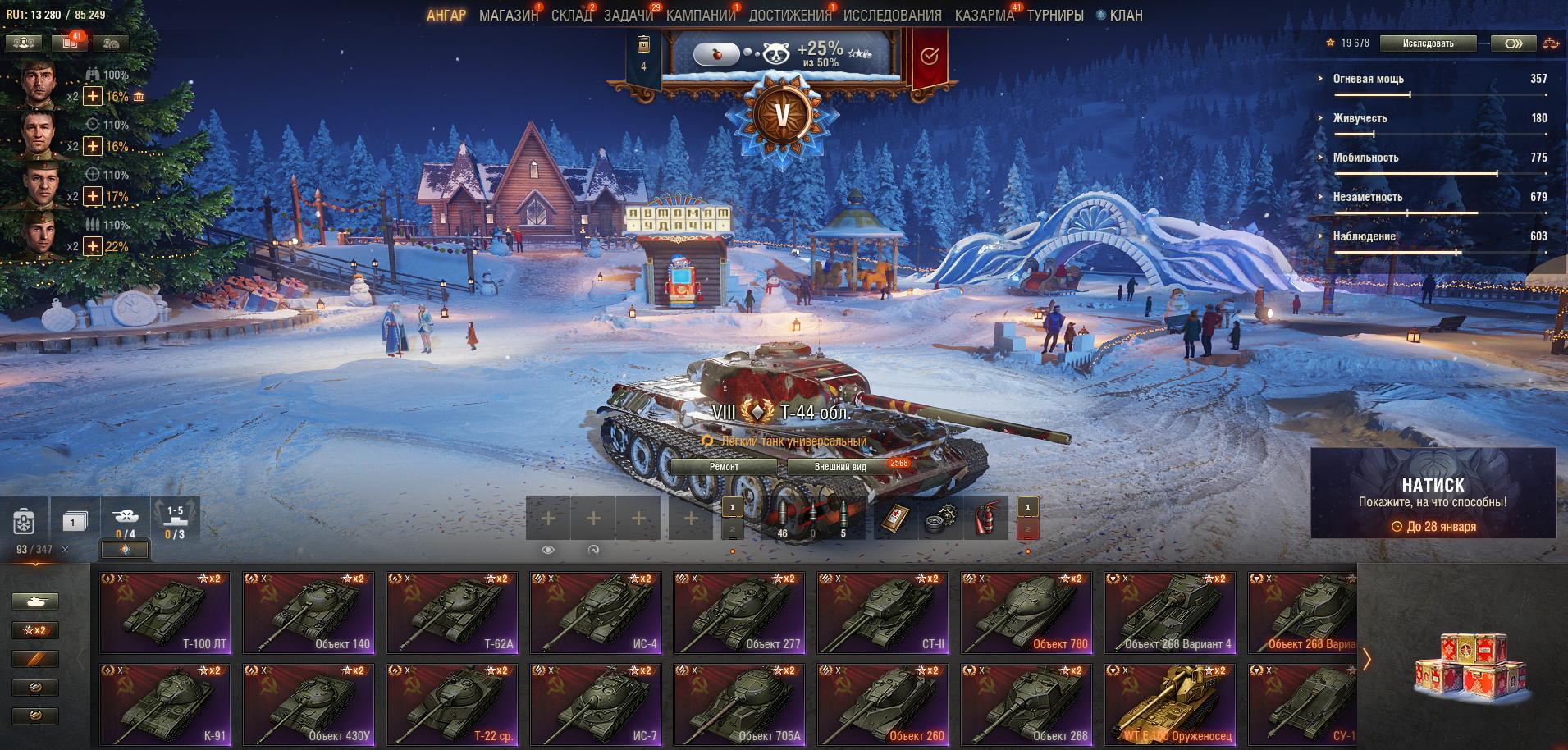Click the Исследовать research button

tap(1428, 43)
